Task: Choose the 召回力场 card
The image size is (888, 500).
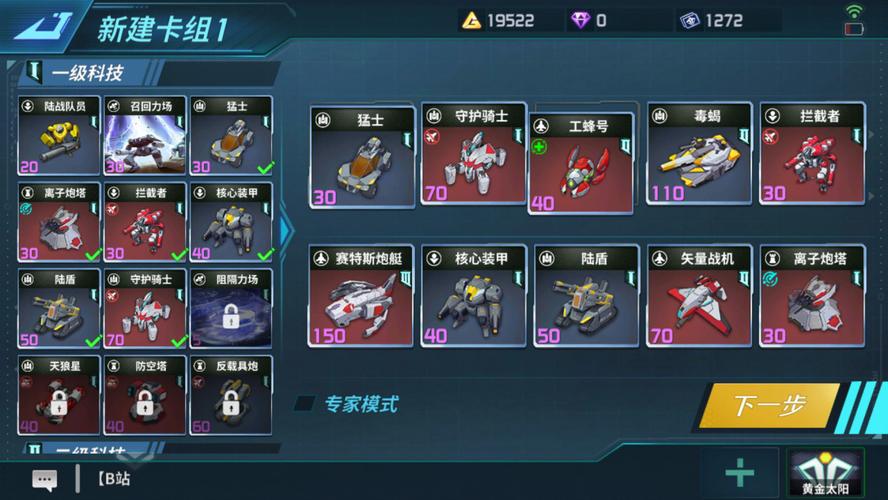Action: pyautogui.click(x=144, y=136)
